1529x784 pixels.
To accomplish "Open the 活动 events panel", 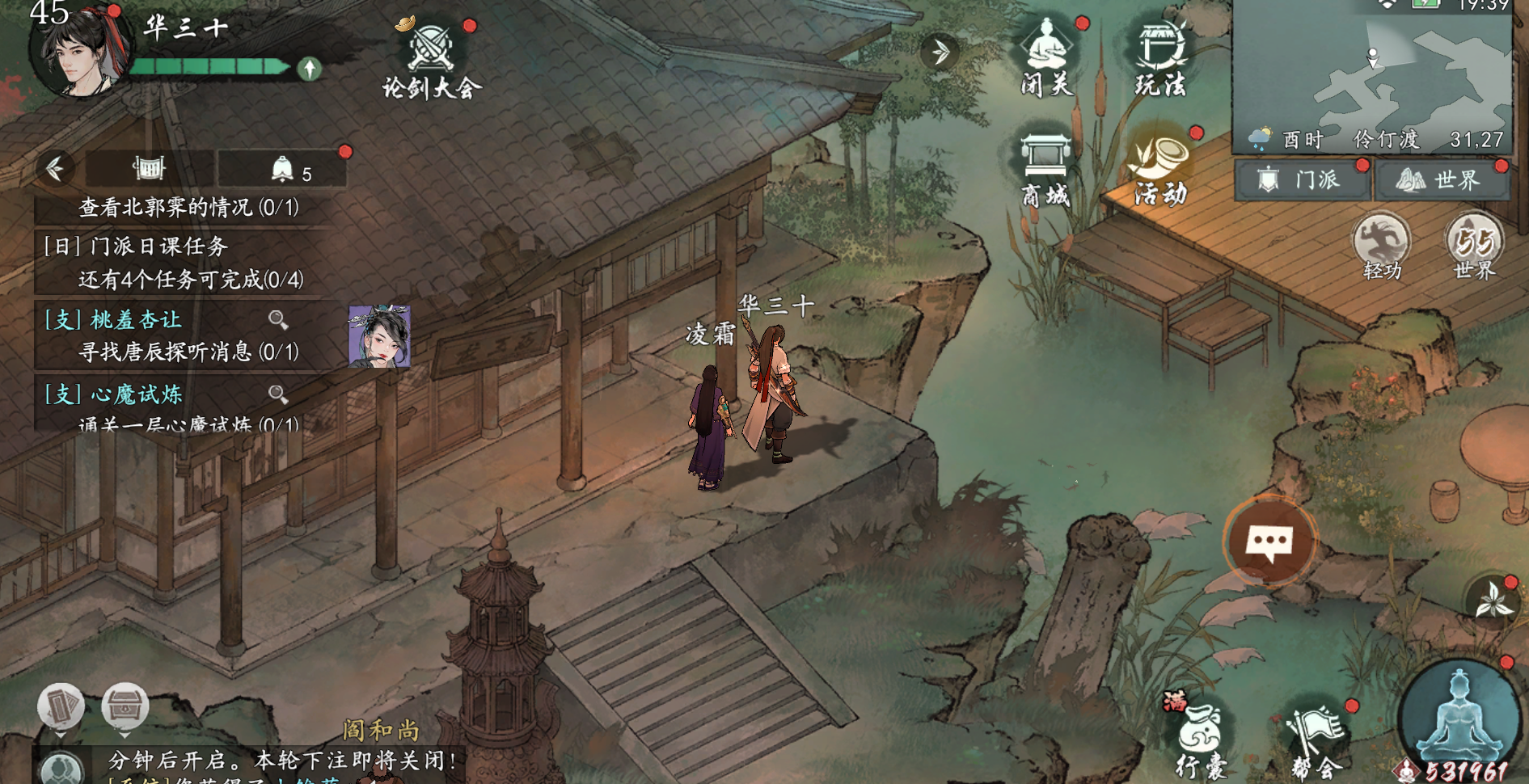I will tap(1160, 168).
